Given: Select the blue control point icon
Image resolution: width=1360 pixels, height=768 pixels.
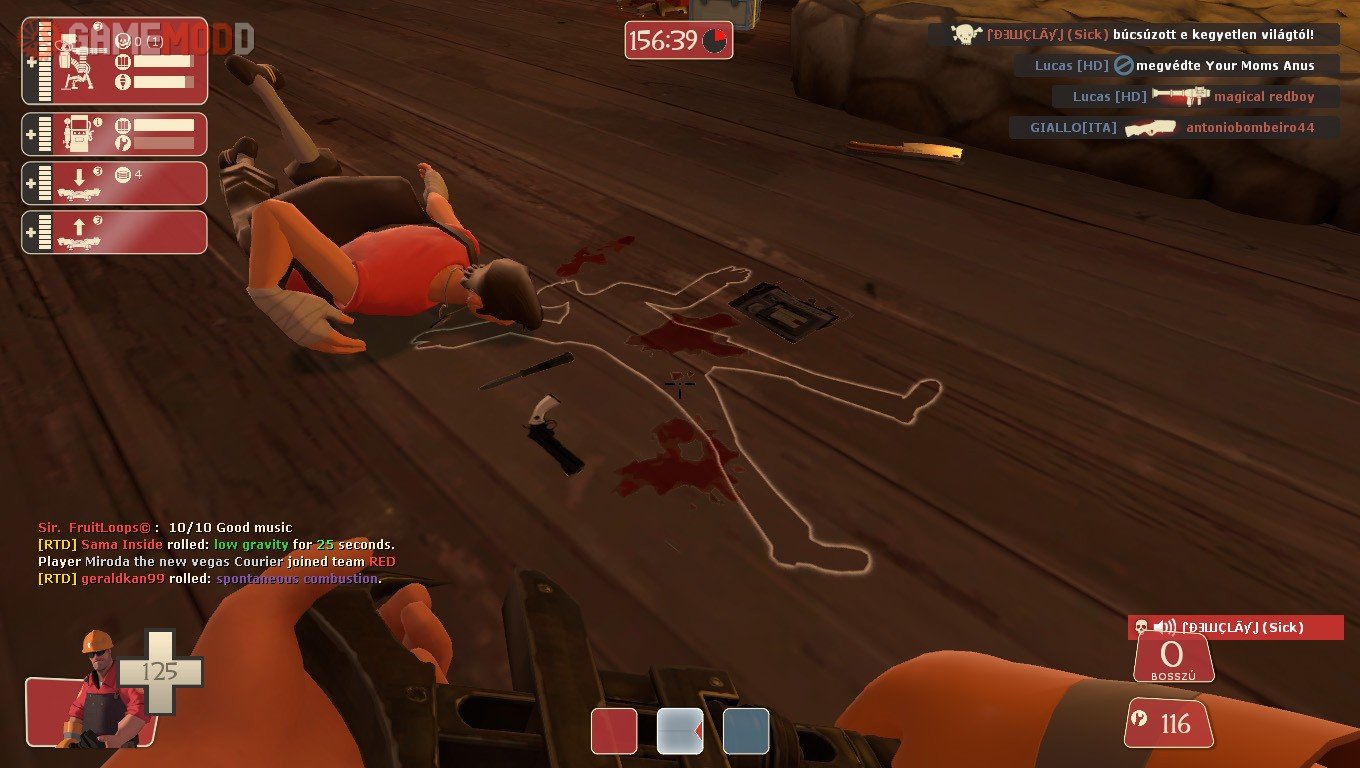Looking at the screenshot, I should (746, 731).
